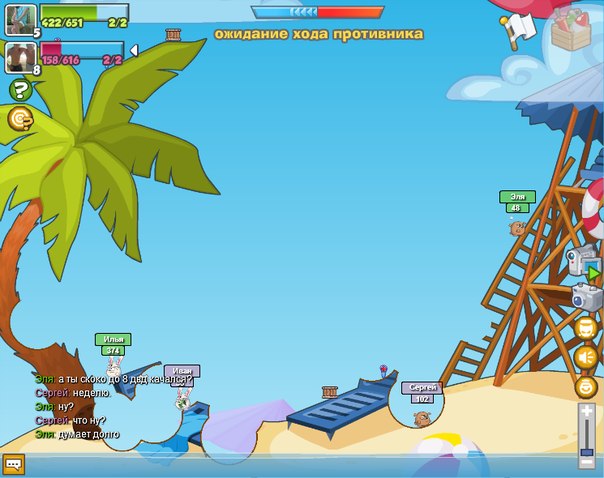The width and height of the screenshot is (604, 478).
Task: Toggle sound with the orange speaker button
Action: tap(587, 356)
